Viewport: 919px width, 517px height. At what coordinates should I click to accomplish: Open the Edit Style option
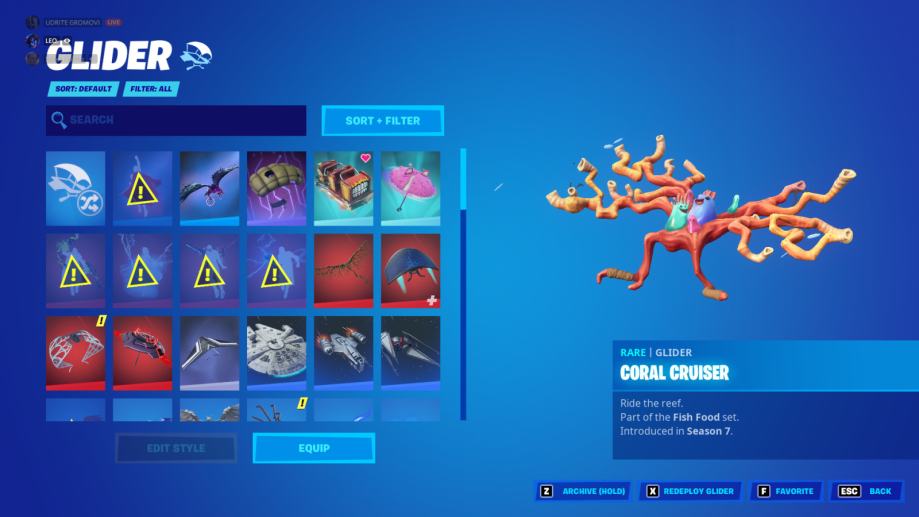click(176, 448)
